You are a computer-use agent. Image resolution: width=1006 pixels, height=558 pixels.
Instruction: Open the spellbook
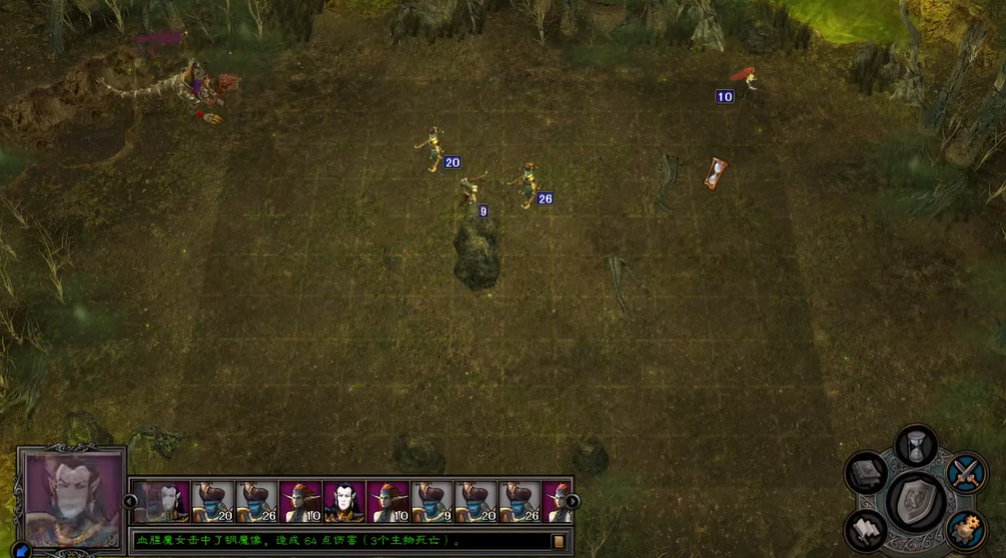click(866, 473)
